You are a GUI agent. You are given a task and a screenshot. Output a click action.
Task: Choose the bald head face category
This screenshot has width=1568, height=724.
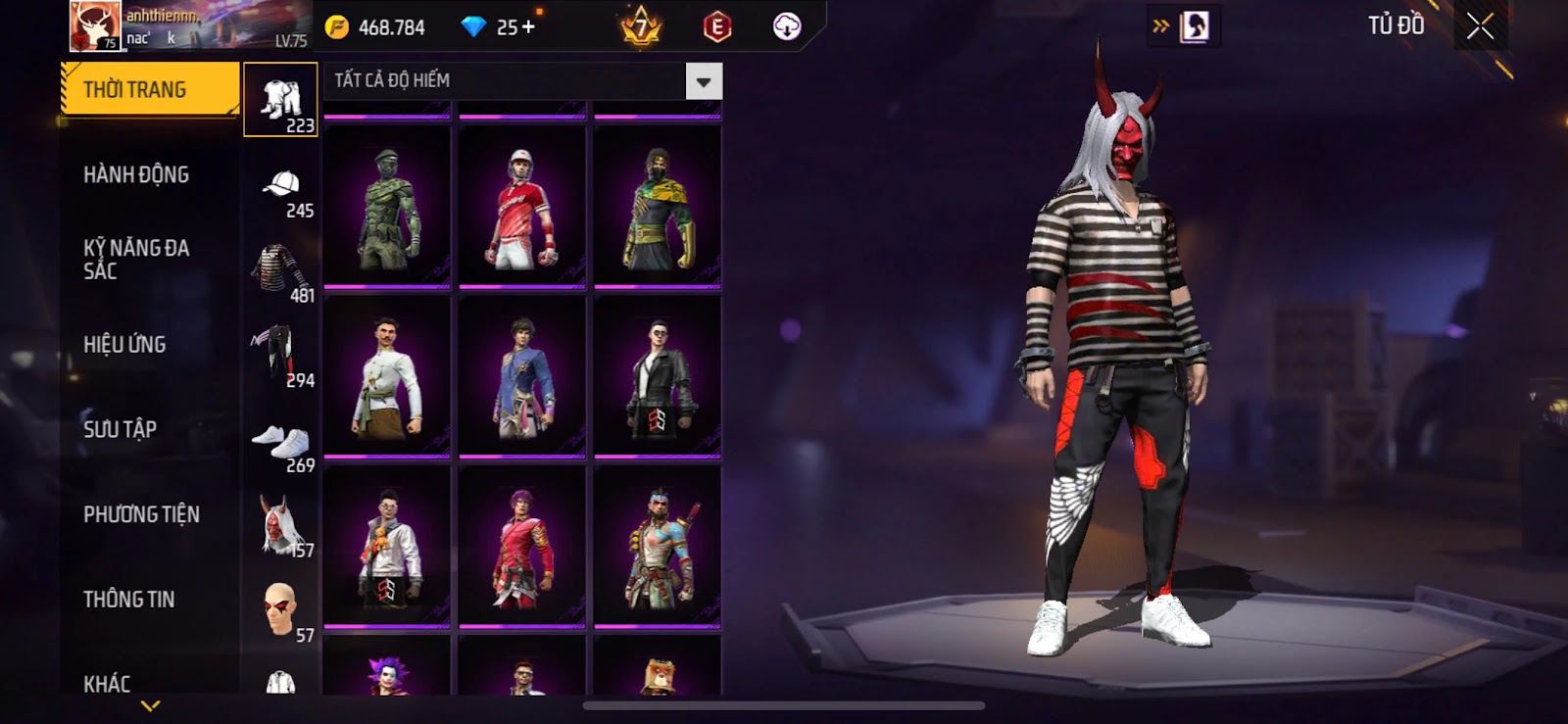tap(281, 609)
